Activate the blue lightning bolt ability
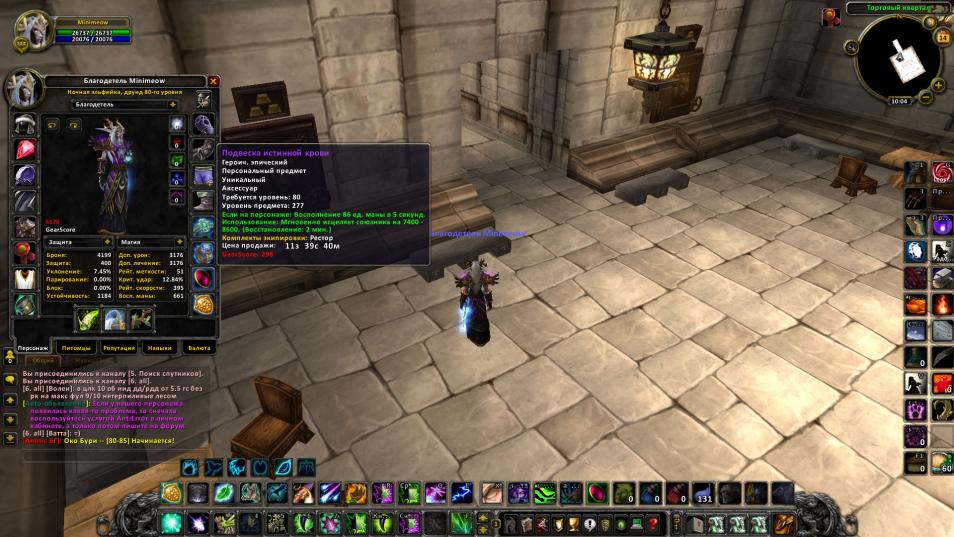The image size is (954, 537). pyautogui.click(x=463, y=492)
